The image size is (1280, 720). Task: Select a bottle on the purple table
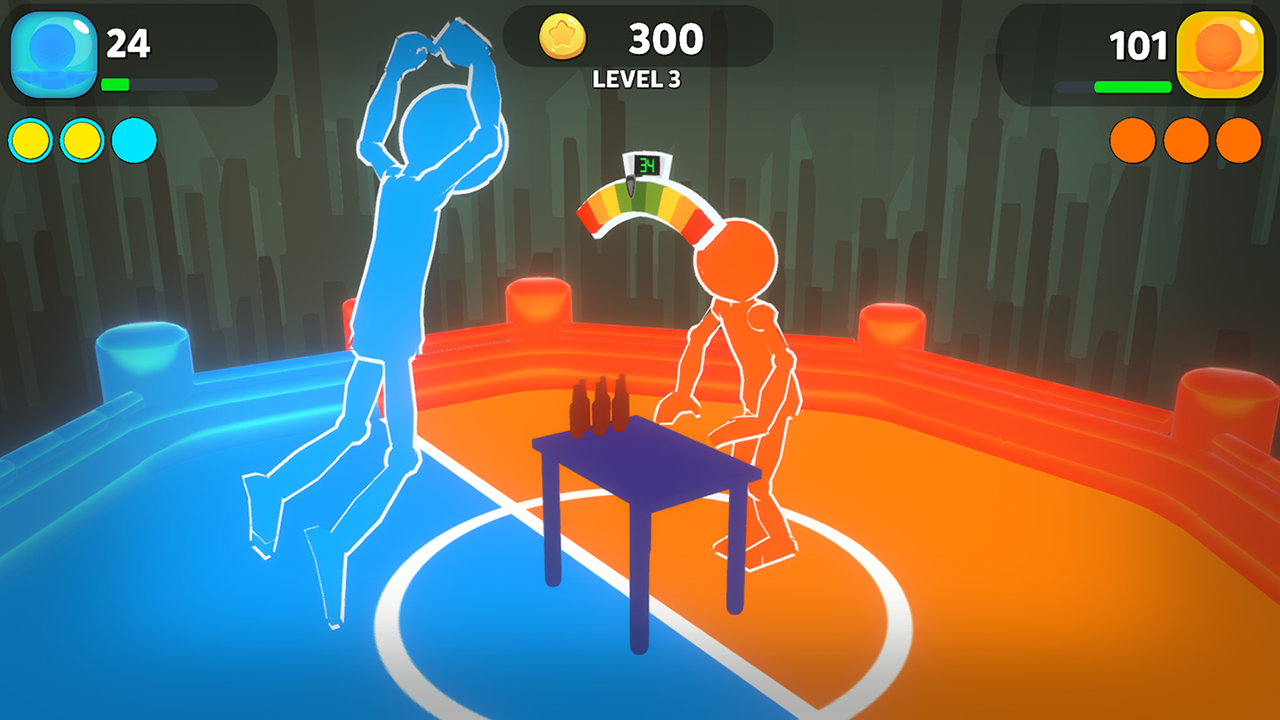[600, 405]
